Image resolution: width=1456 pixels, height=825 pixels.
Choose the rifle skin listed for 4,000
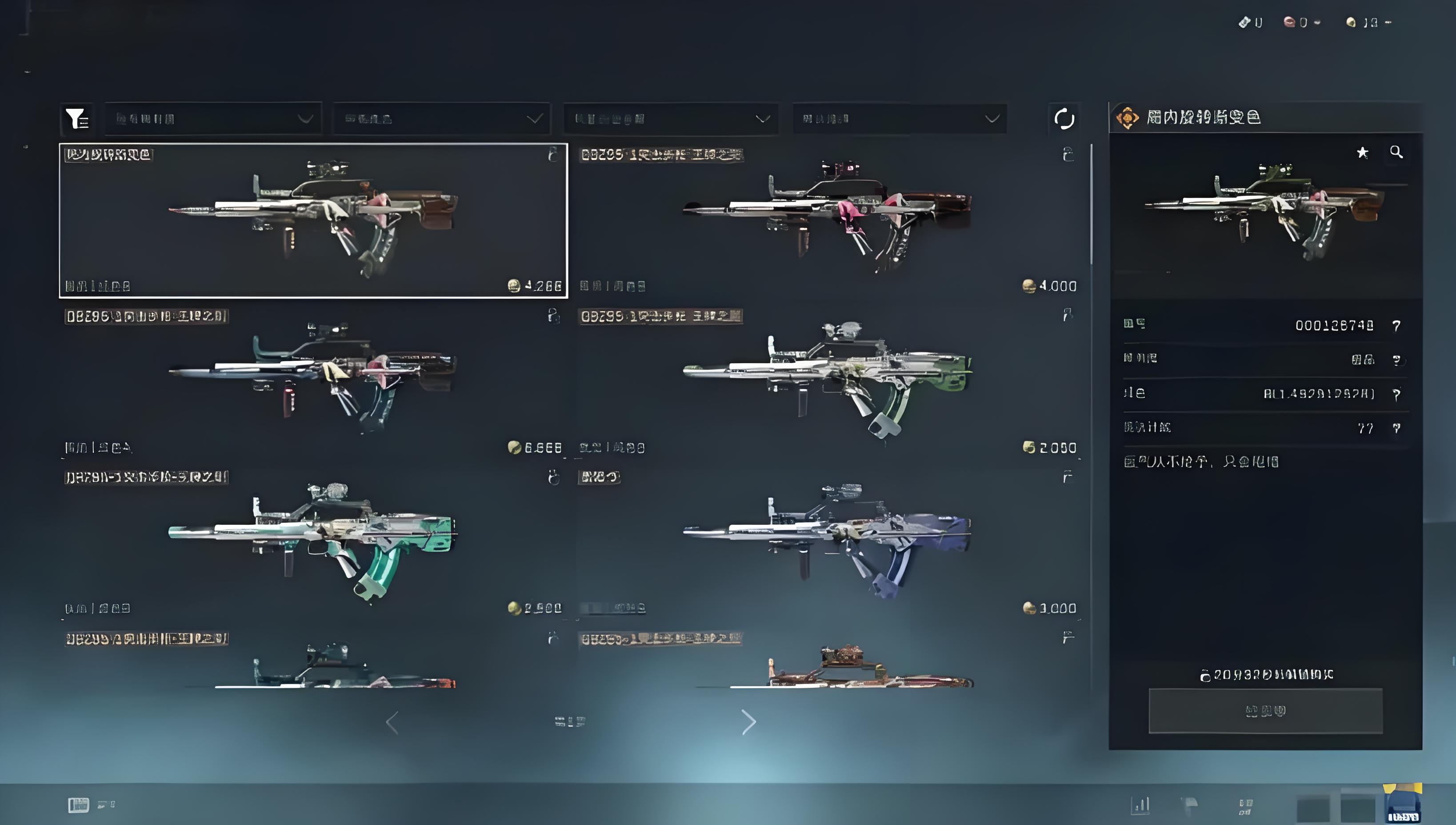(828, 220)
